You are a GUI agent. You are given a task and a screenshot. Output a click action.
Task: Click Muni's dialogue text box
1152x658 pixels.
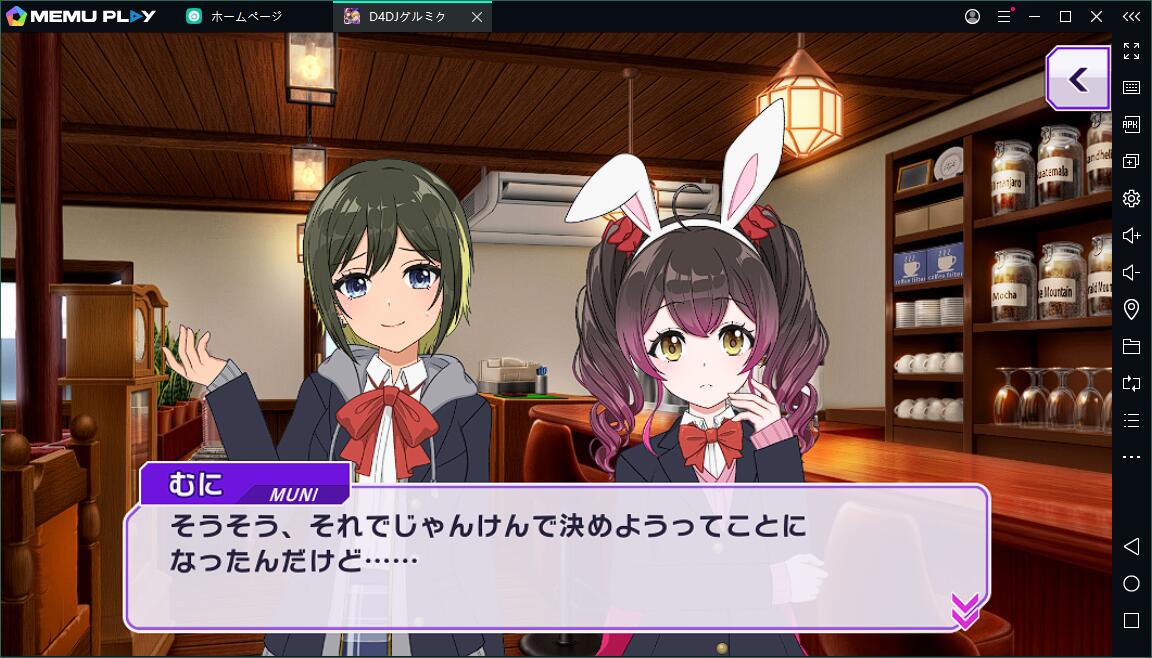click(x=556, y=557)
